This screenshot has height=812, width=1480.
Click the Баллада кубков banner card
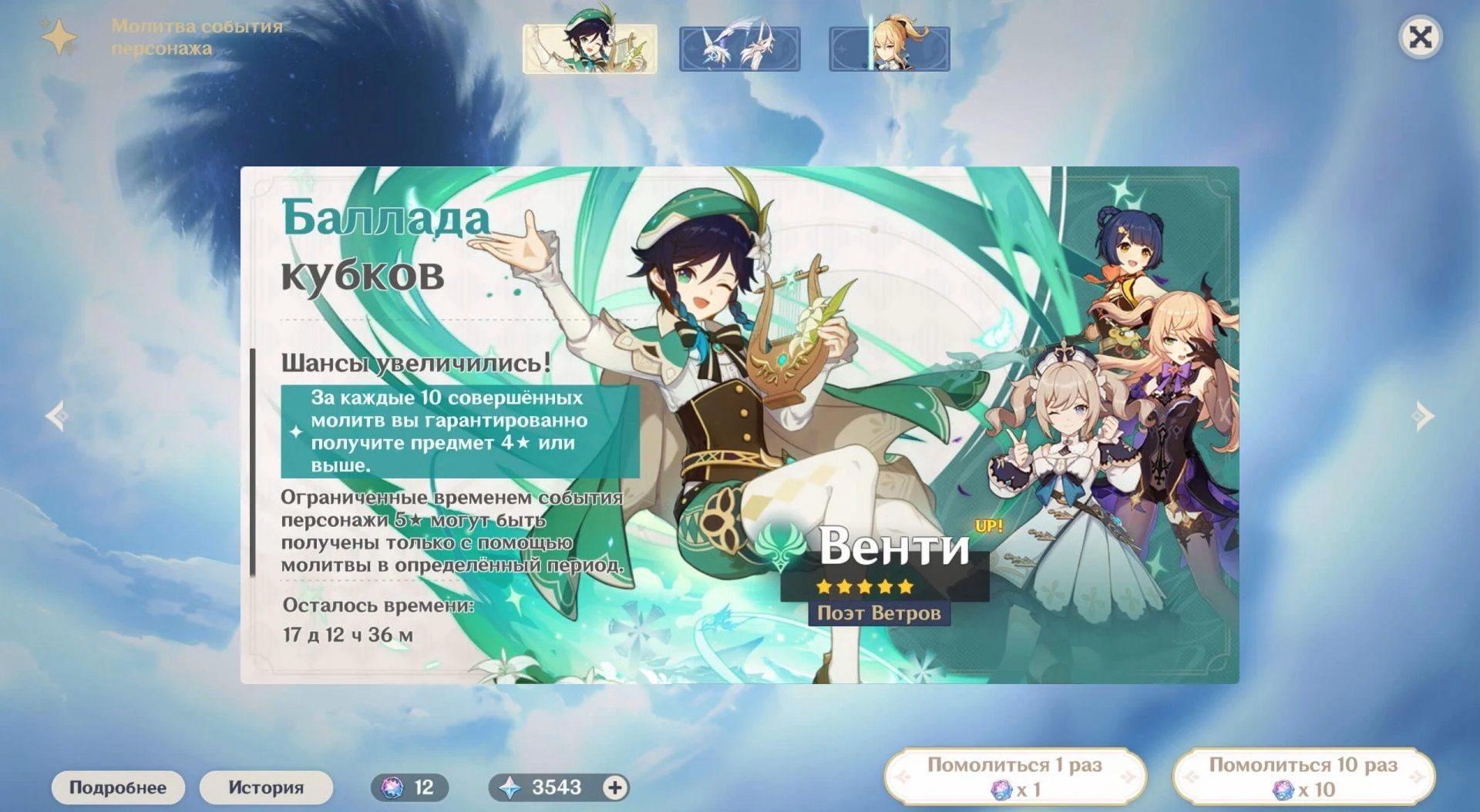pyautogui.click(x=739, y=424)
